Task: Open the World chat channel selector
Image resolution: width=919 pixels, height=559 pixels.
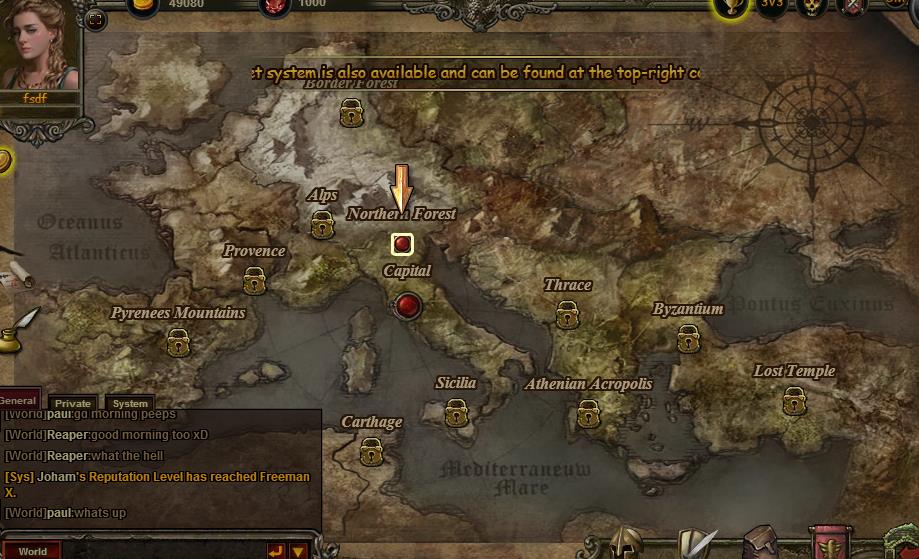Action: (x=32, y=551)
